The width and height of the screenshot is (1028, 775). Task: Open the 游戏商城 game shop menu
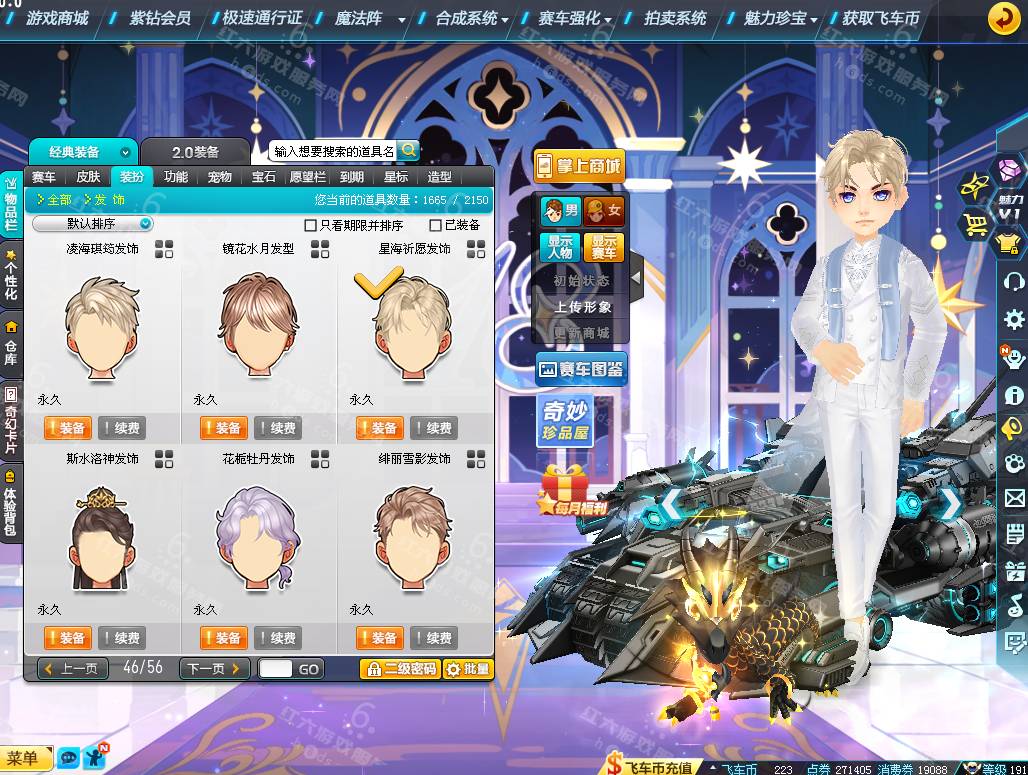click(x=56, y=18)
